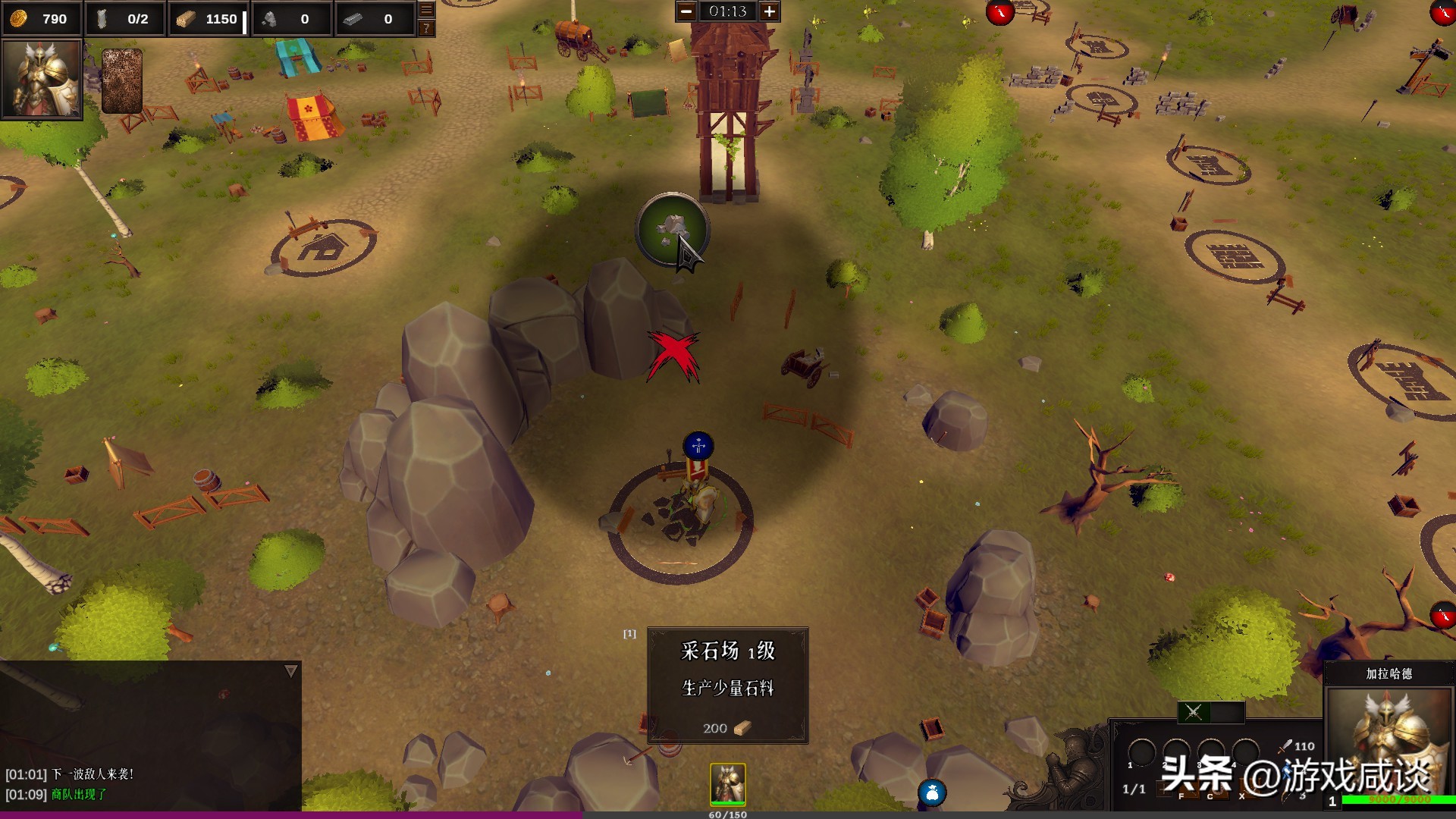The height and width of the screenshot is (819, 1456).
Task: Select the gold-framed knight unit card
Action: click(727, 784)
